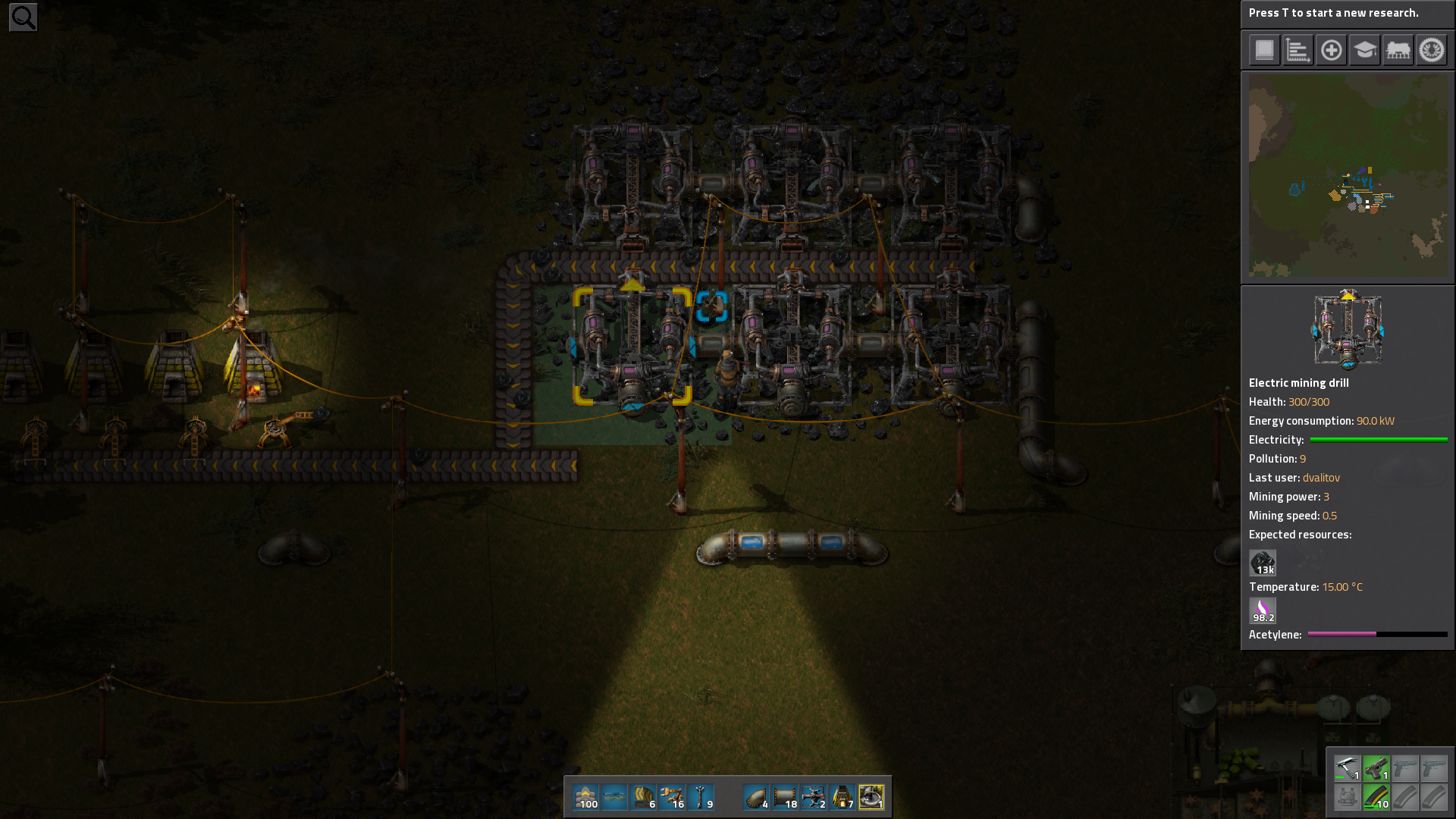Click the pickaxe tool slot

pyautogui.click(x=1348, y=768)
